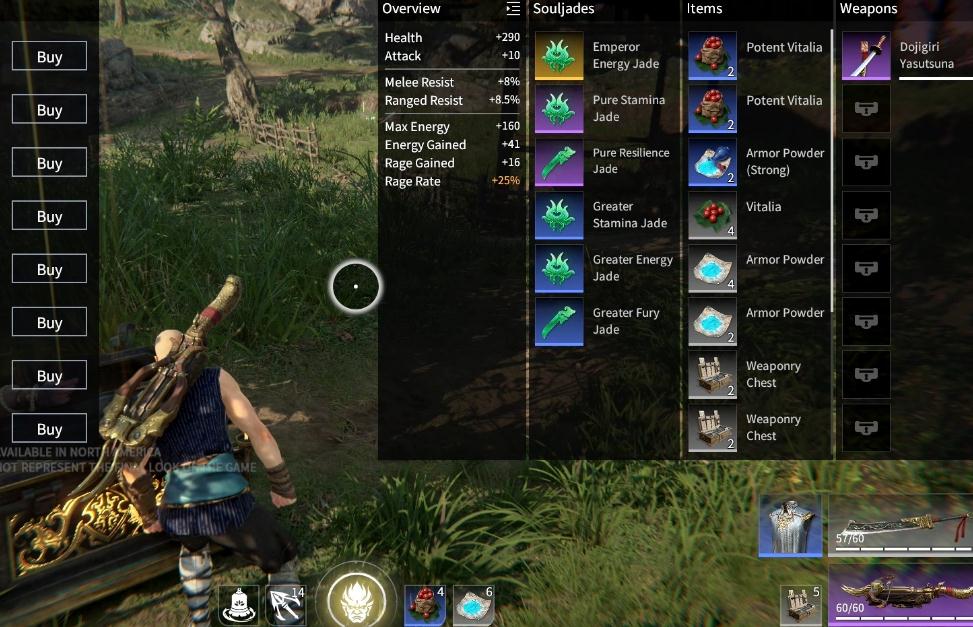
Task: Select the Dojigiri Yasutsuna weapon
Action: point(866,56)
